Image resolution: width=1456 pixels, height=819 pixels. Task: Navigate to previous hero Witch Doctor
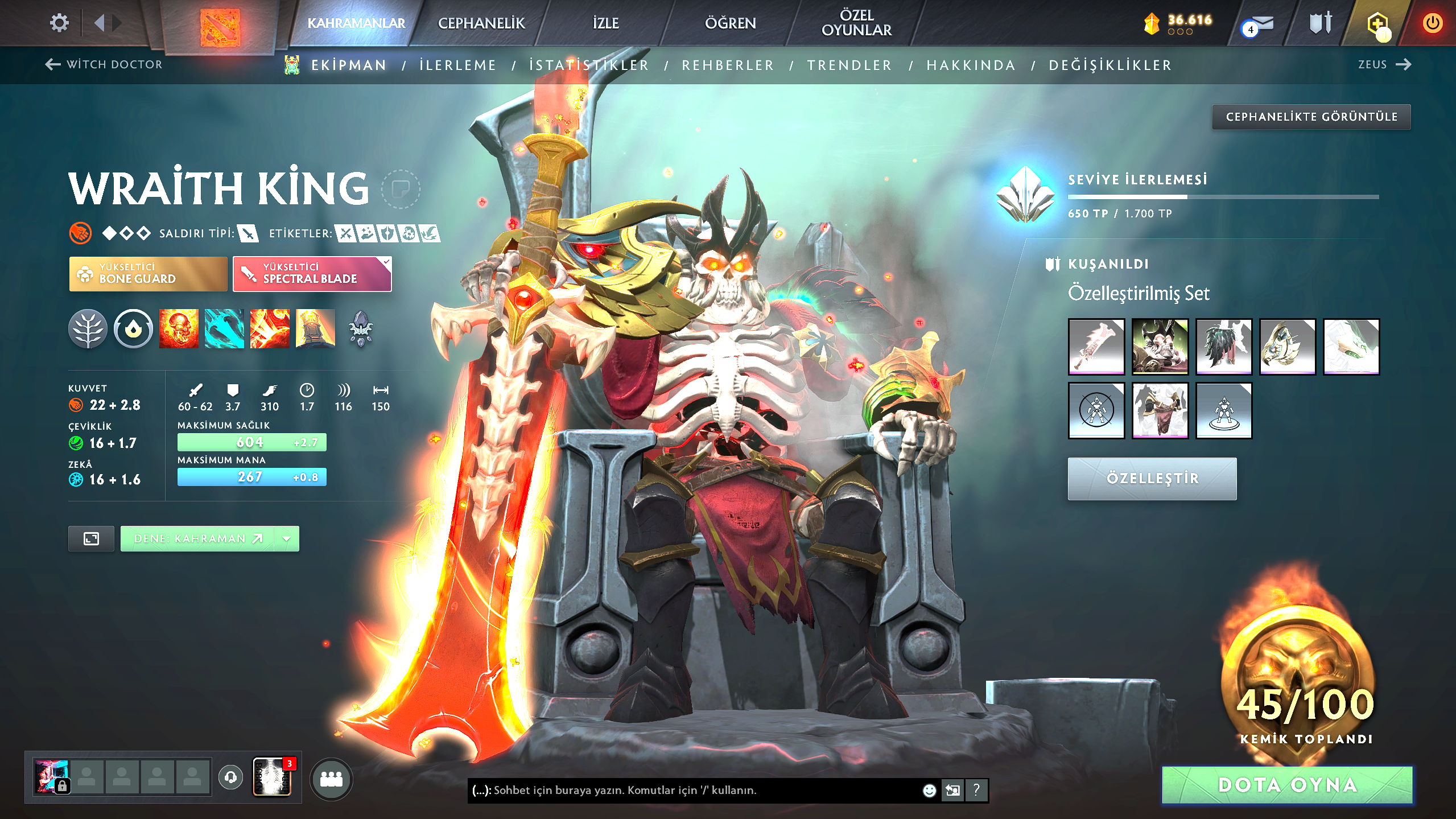(104, 64)
